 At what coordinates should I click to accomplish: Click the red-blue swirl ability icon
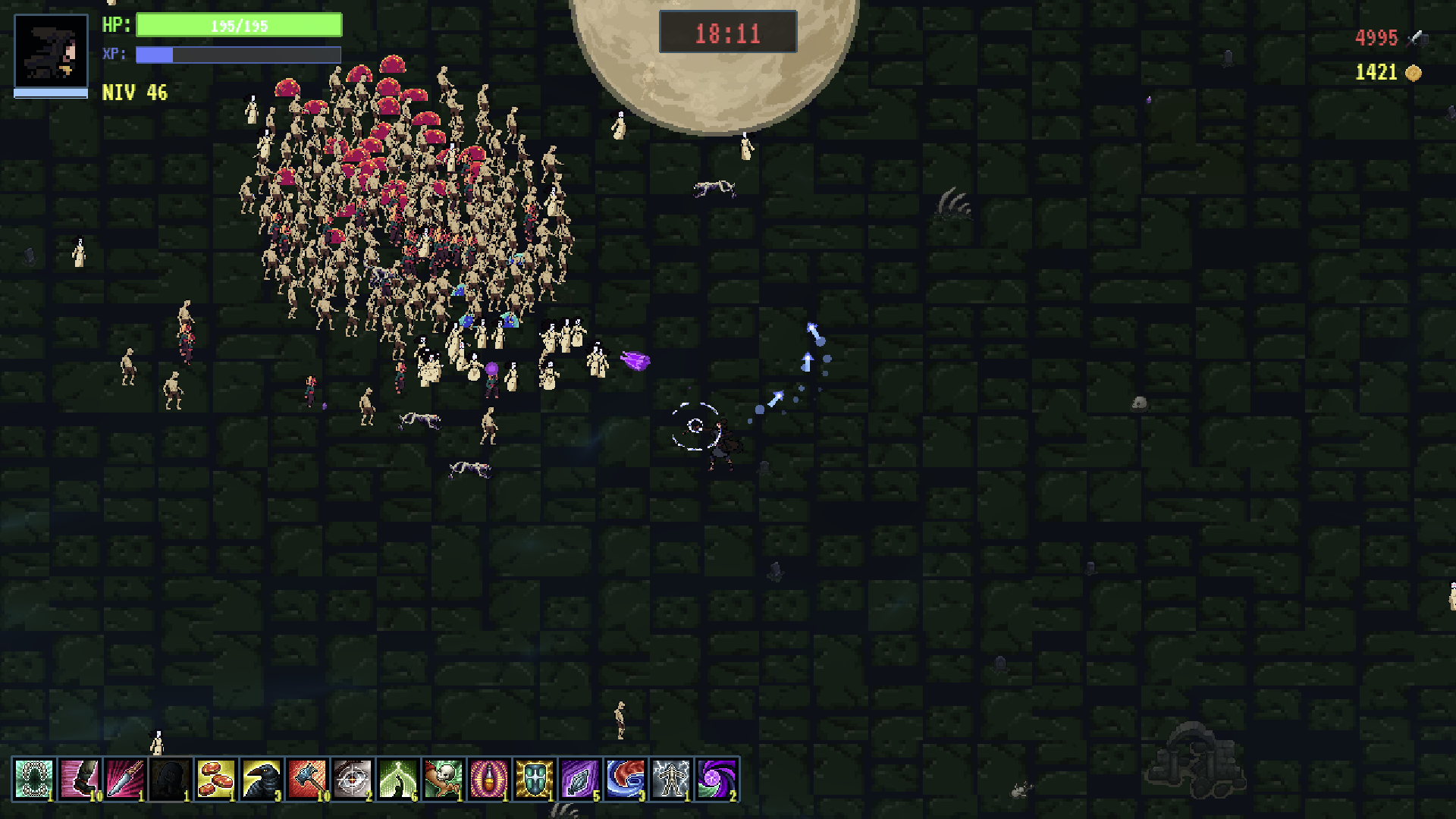tap(626, 779)
